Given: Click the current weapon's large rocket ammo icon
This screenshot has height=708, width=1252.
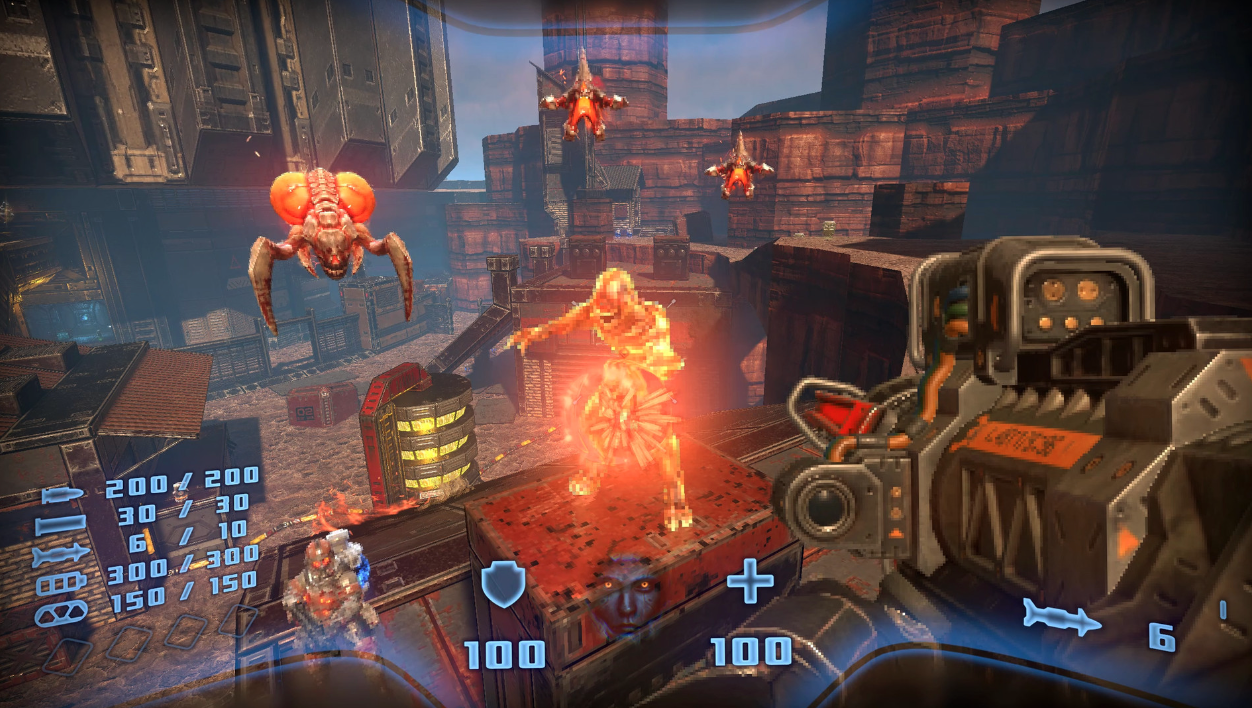Looking at the screenshot, I should pyautogui.click(x=1061, y=618).
